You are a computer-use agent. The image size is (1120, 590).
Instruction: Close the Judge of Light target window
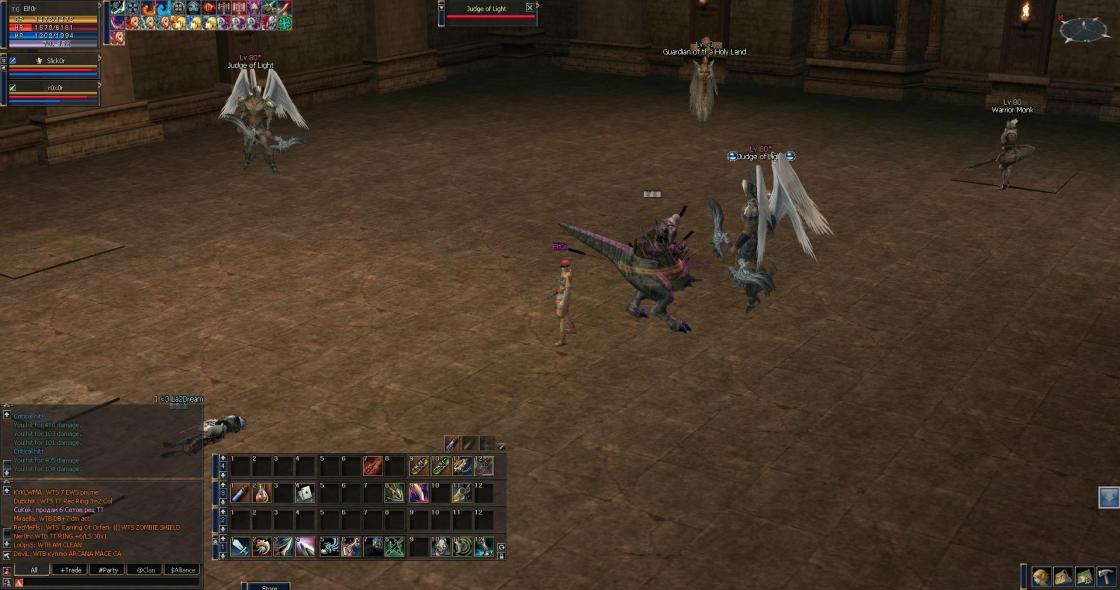pos(530,8)
